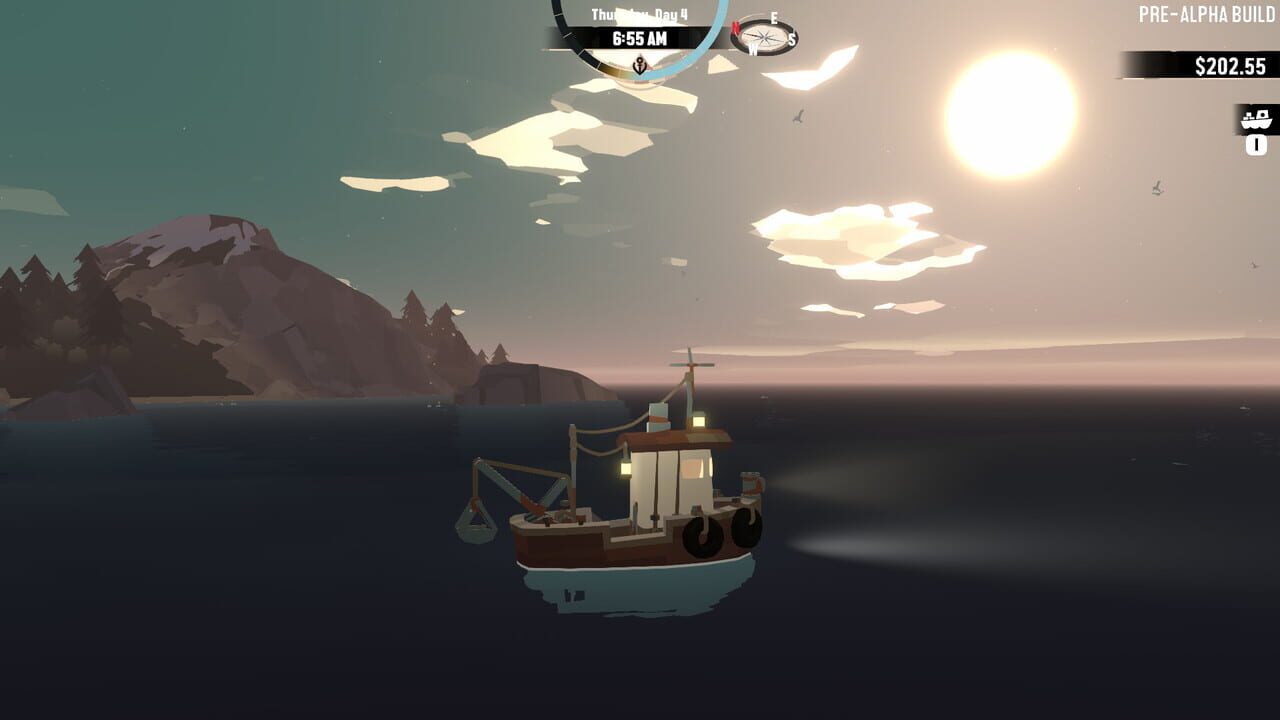The image size is (1280, 720).
Task: Click the 'W' direction letter on the compass
Action: coord(753,49)
